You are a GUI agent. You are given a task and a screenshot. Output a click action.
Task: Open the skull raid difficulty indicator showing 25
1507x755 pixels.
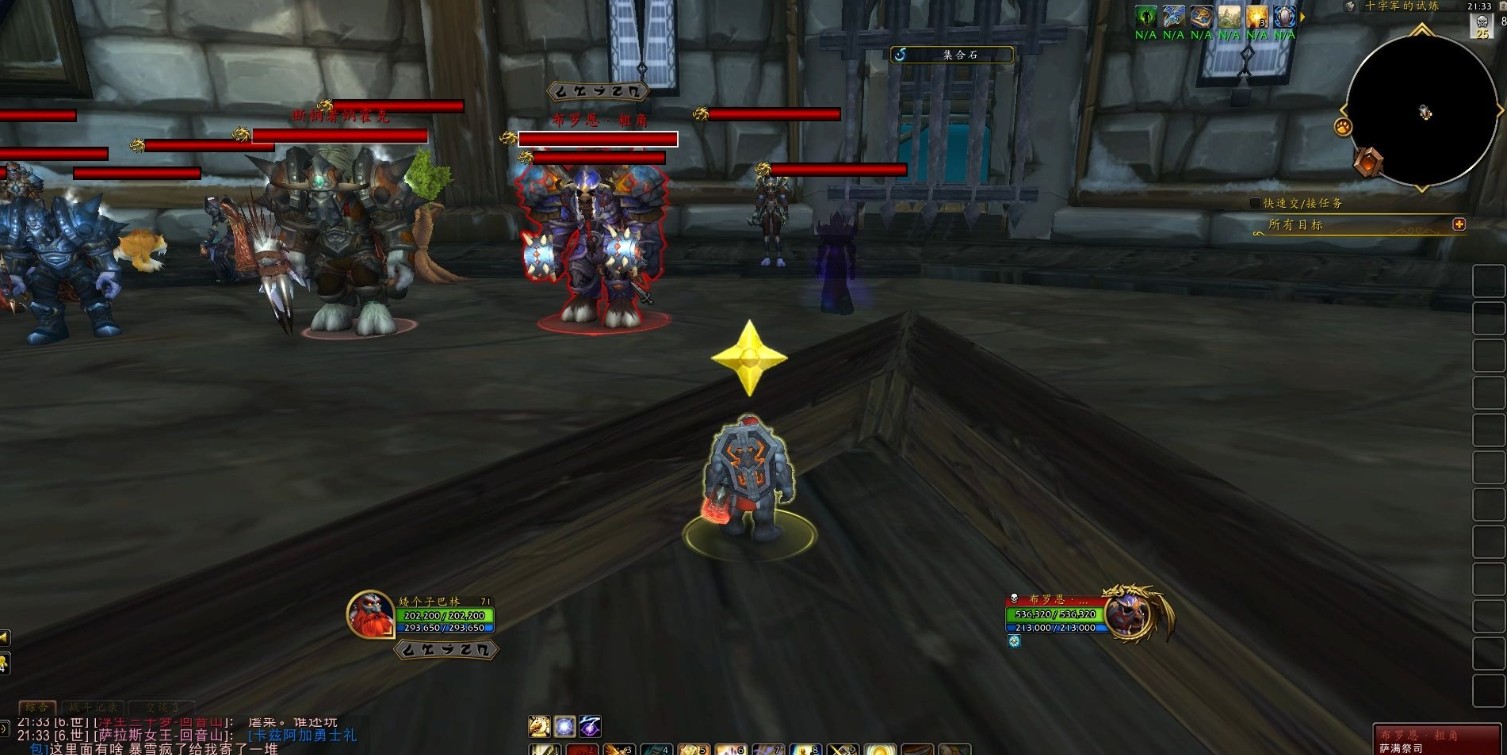pyautogui.click(x=1480, y=27)
